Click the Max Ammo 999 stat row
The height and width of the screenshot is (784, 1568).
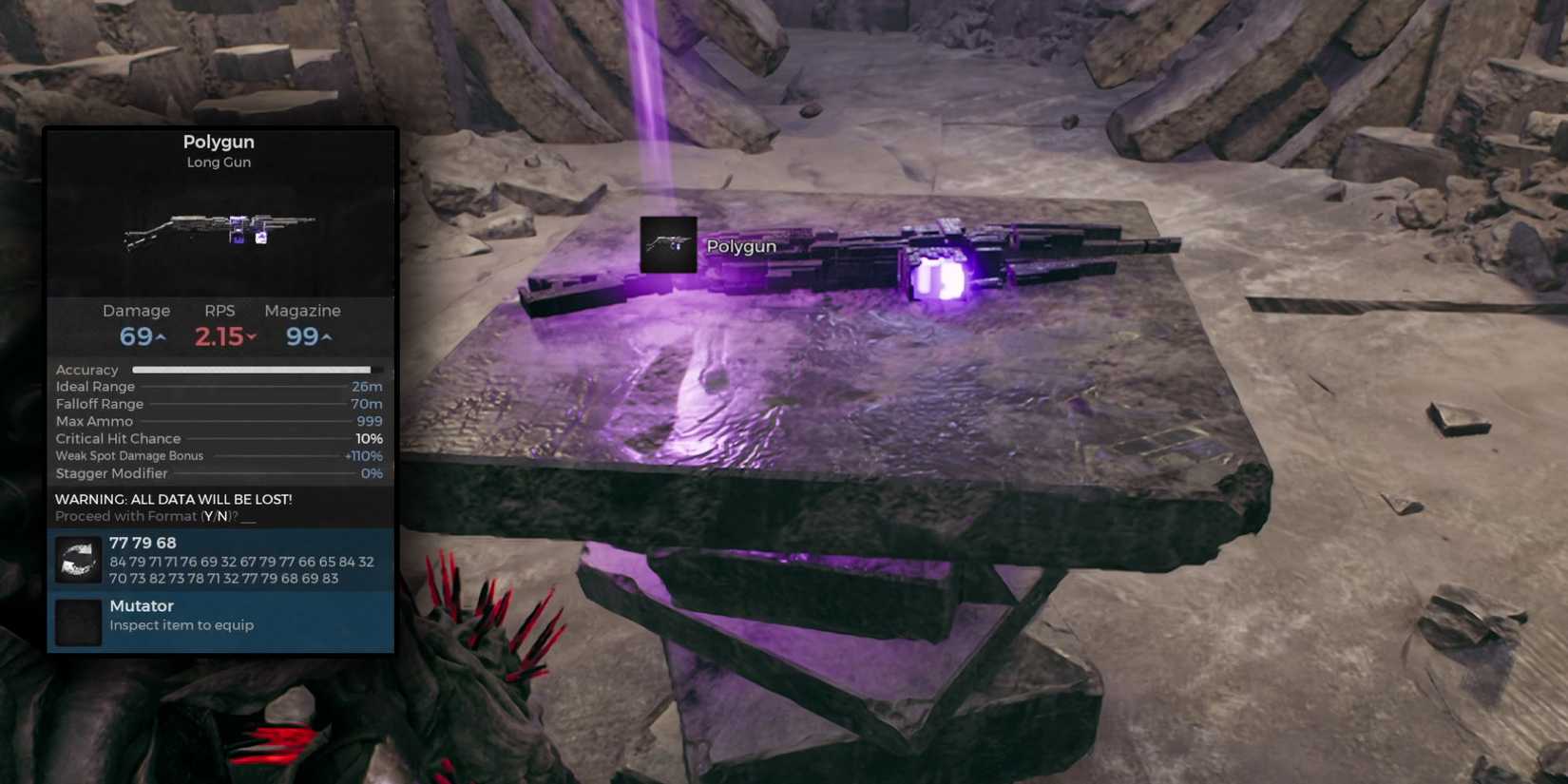pyautogui.click(x=219, y=420)
